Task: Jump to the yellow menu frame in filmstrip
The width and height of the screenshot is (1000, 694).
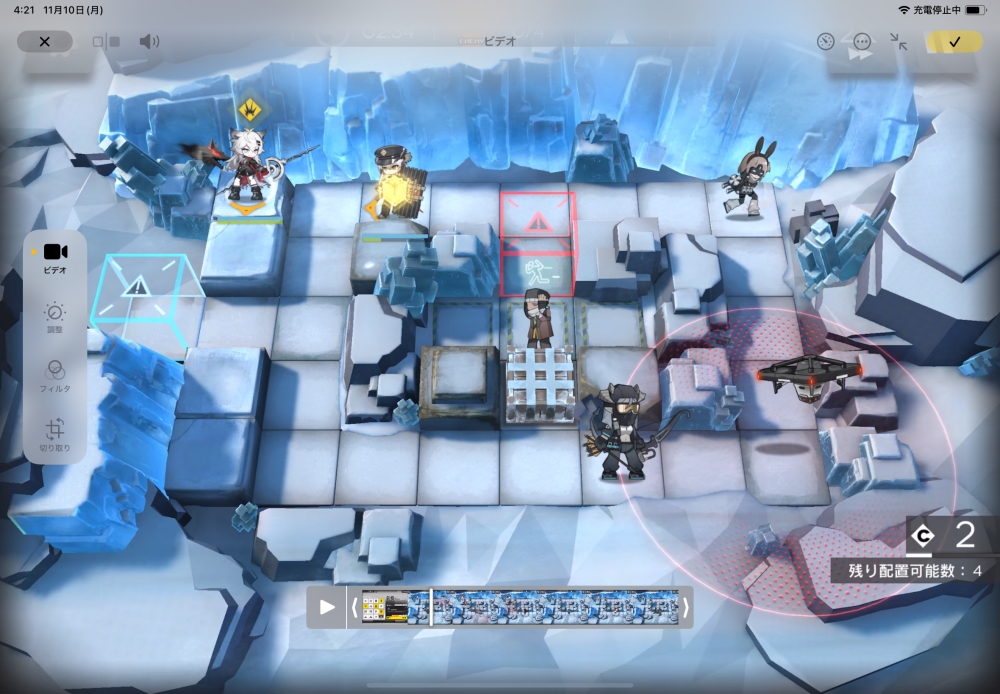Action: 384,607
